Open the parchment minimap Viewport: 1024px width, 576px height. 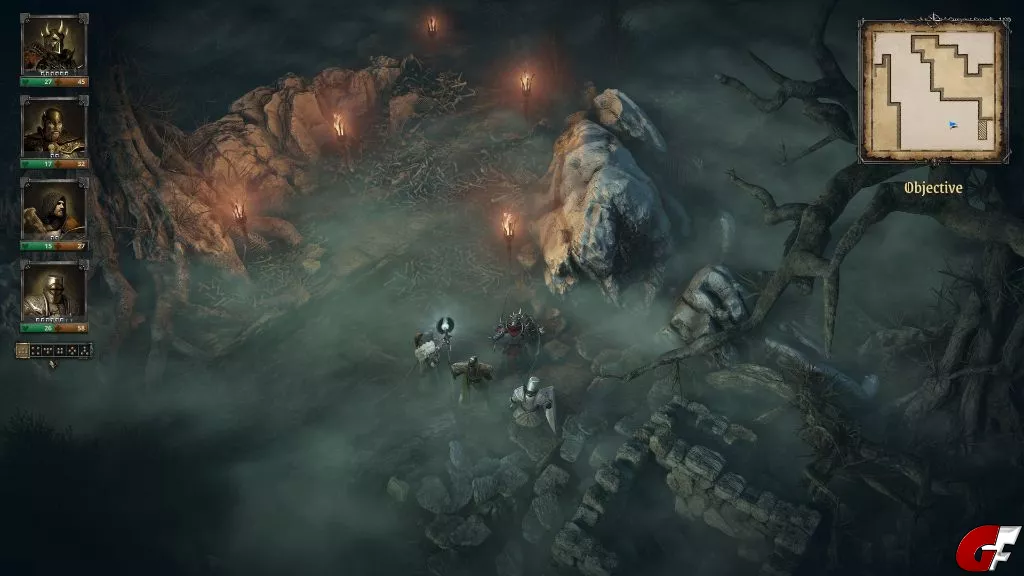pyautogui.click(x=933, y=90)
